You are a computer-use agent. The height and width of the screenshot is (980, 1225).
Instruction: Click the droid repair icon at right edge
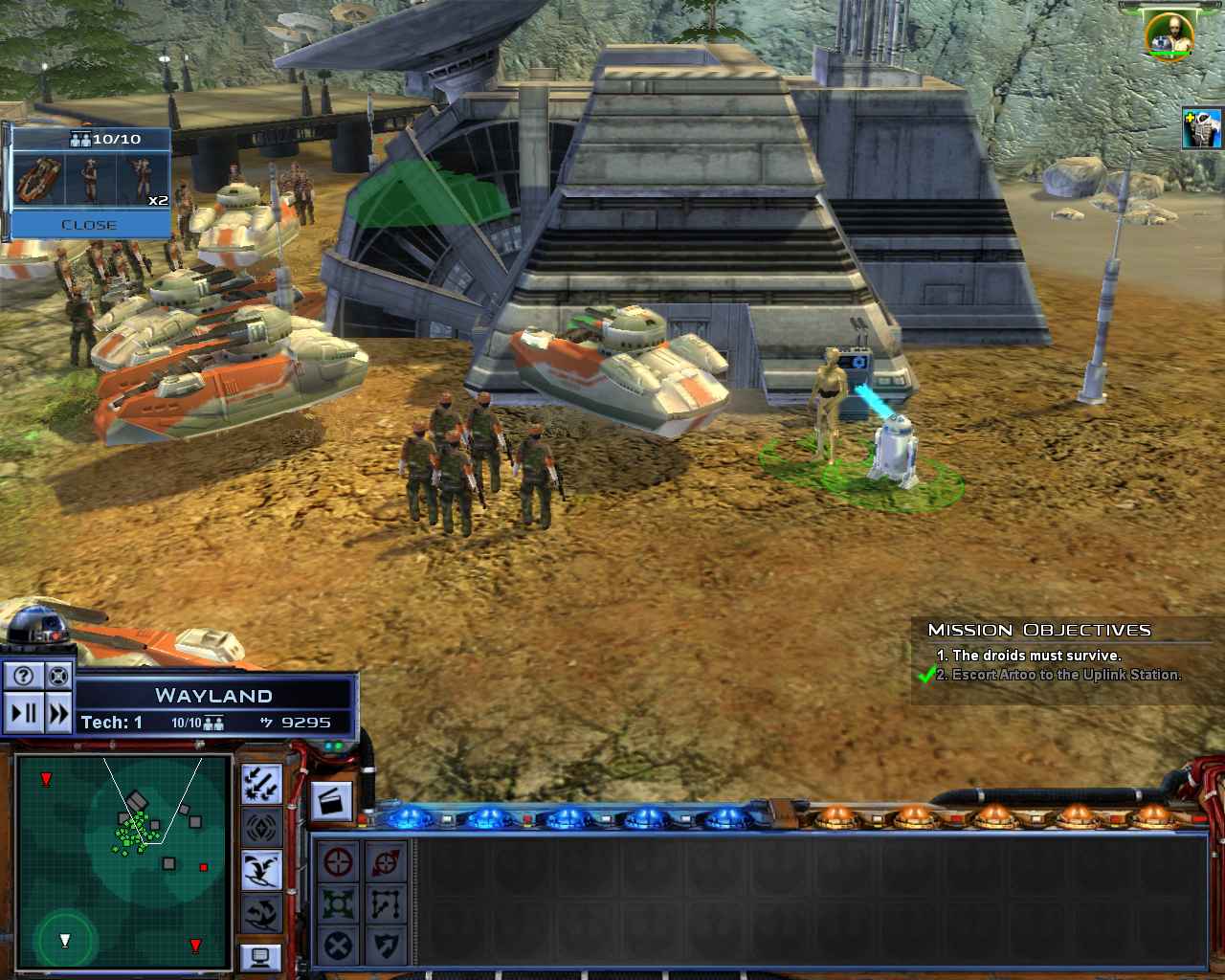[1202, 129]
